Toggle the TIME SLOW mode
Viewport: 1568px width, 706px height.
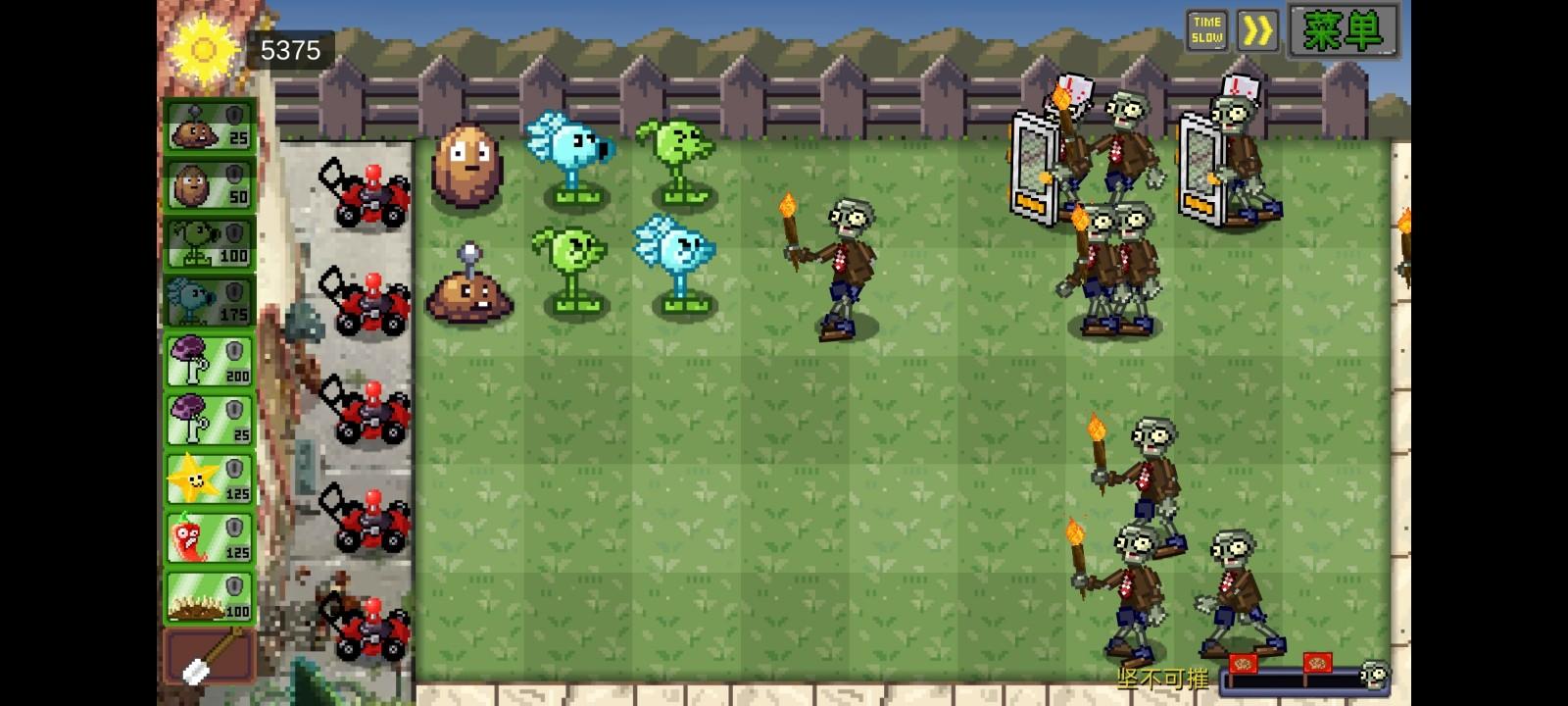1208,30
